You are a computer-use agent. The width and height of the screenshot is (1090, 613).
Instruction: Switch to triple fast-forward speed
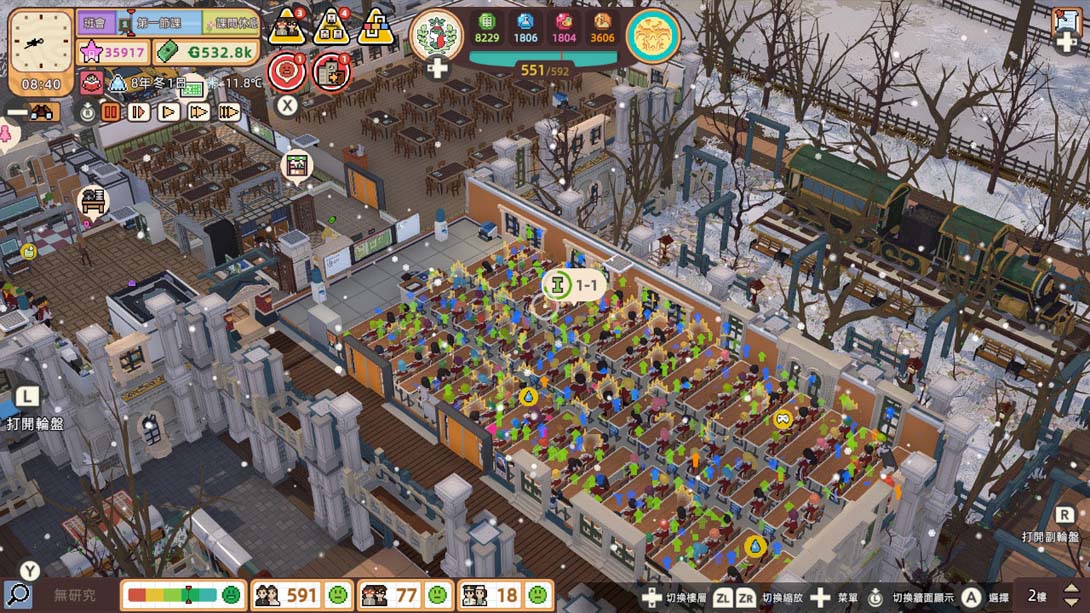pyautogui.click(x=229, y=112)
